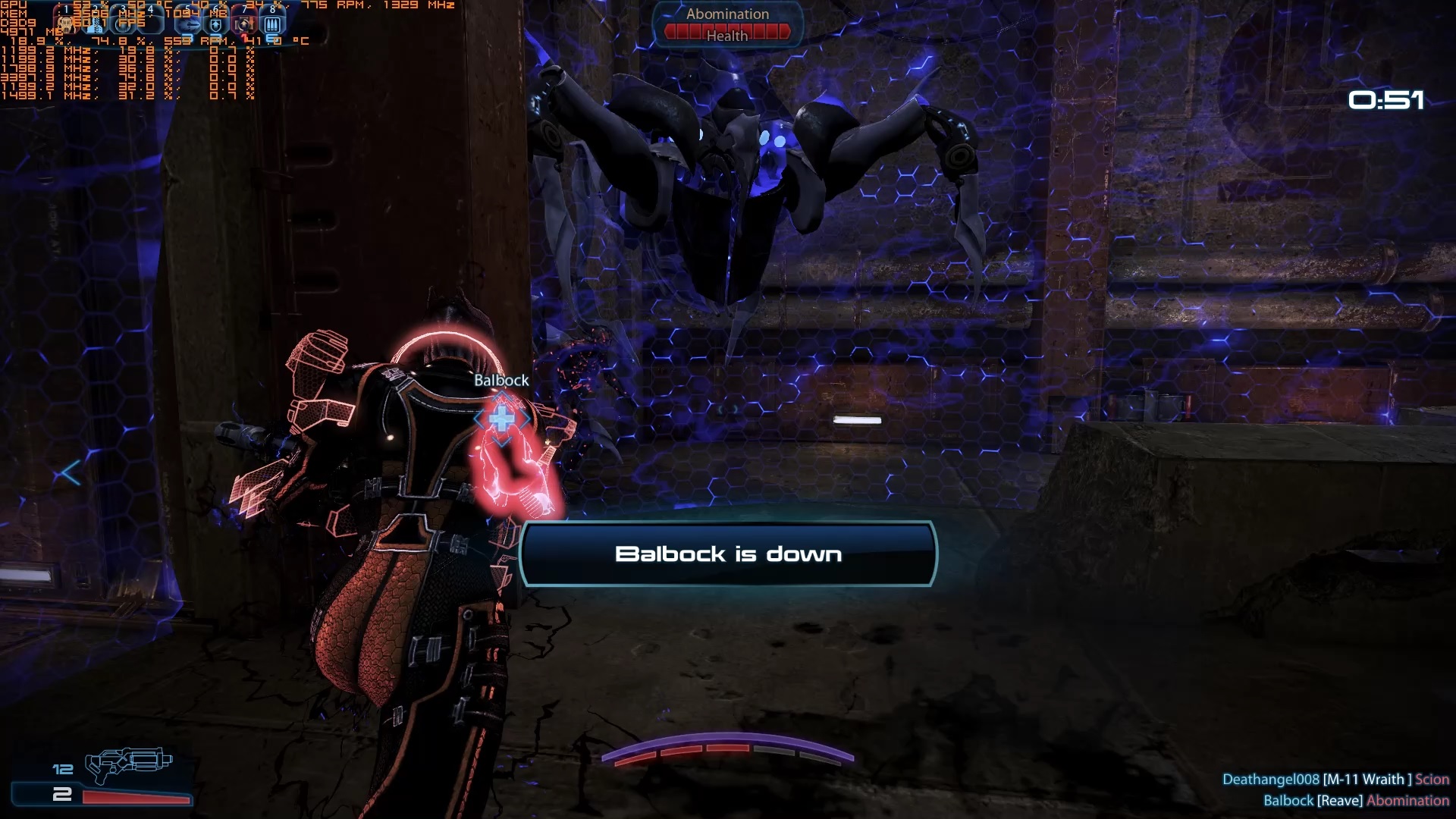This screenshot has width=1456, height=819.
Task: Toggle the power slot numbered 3
Action: pos(122,23)
